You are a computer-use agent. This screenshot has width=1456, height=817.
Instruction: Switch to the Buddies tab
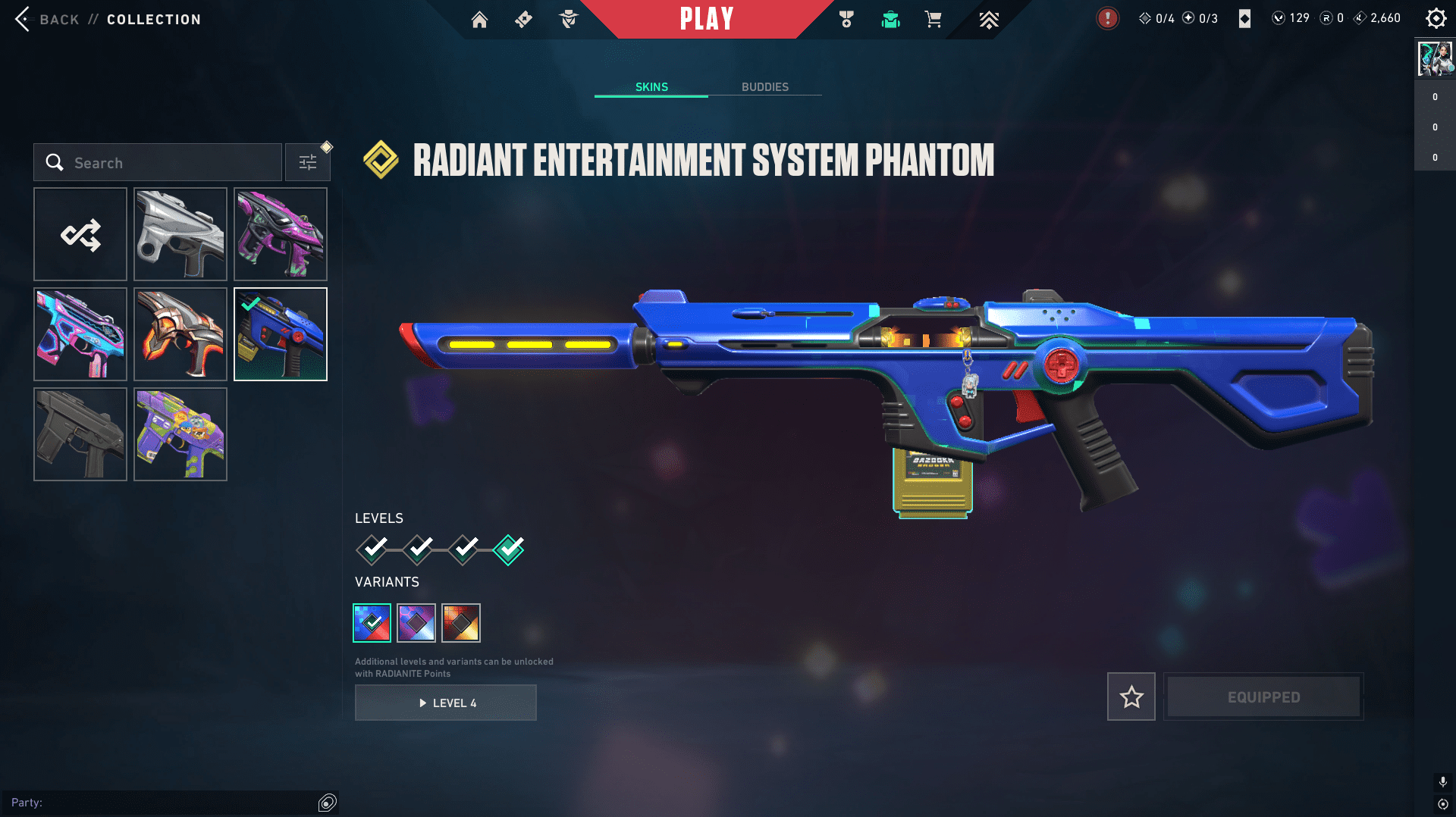(764, 87)
